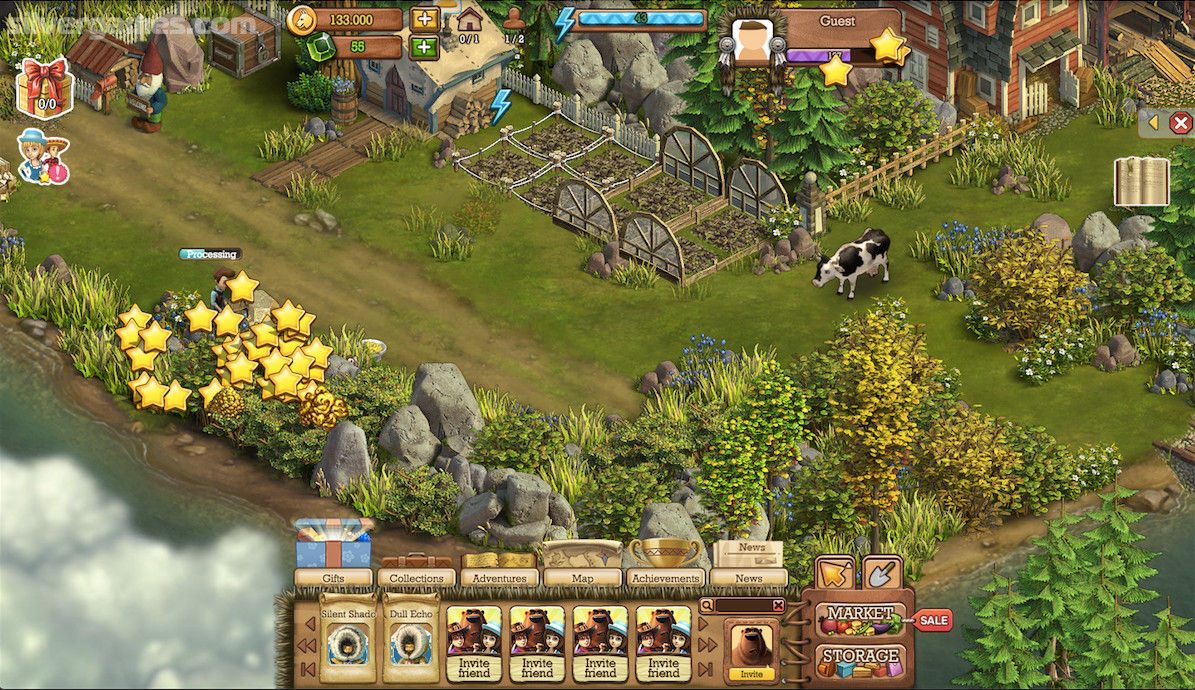The image size is (1195, 690).
Task: Select the cursor arrow tool
Action: (x=835, y=573)
